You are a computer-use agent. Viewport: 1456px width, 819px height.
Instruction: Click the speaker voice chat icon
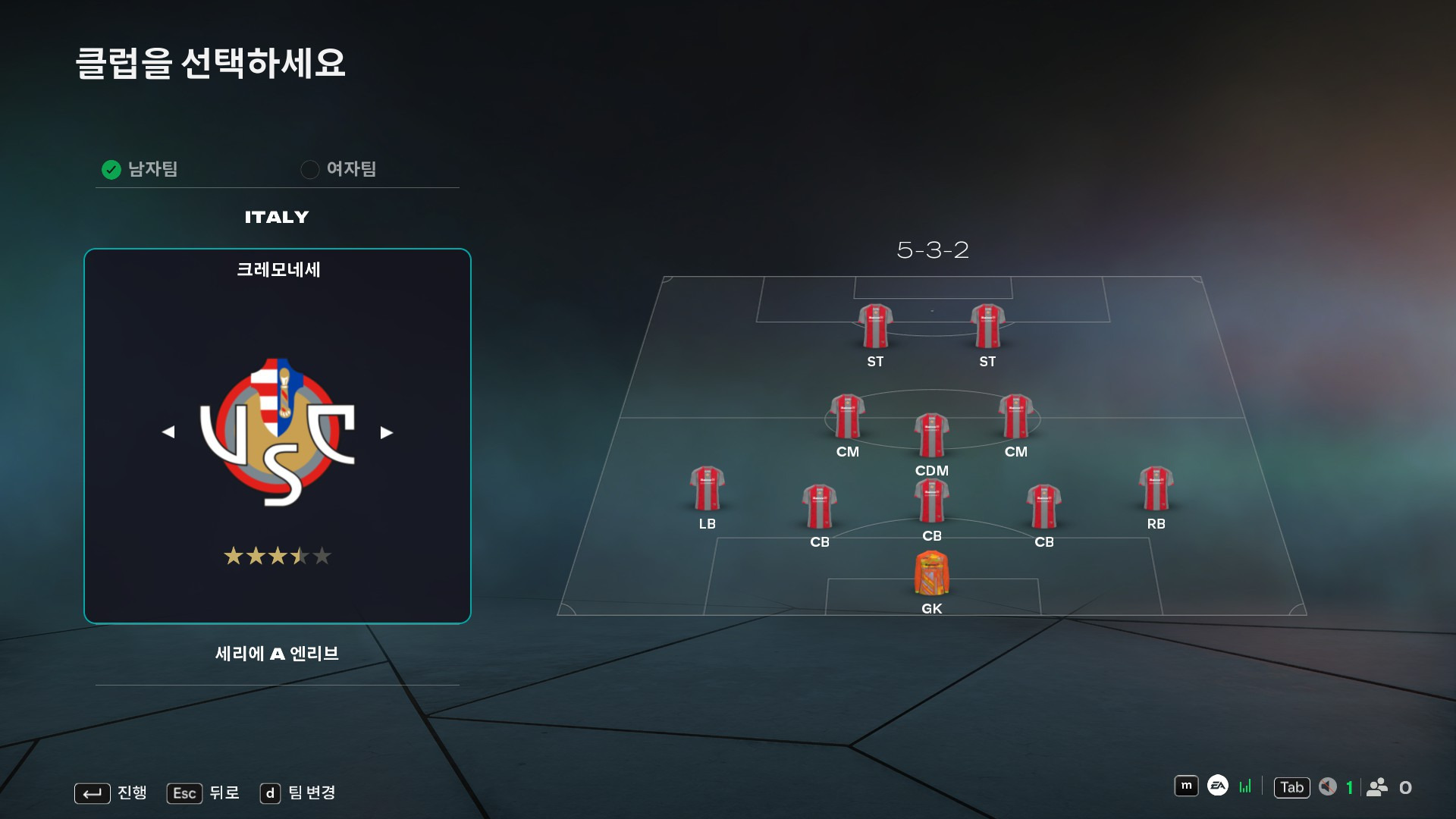[1327, 787]
